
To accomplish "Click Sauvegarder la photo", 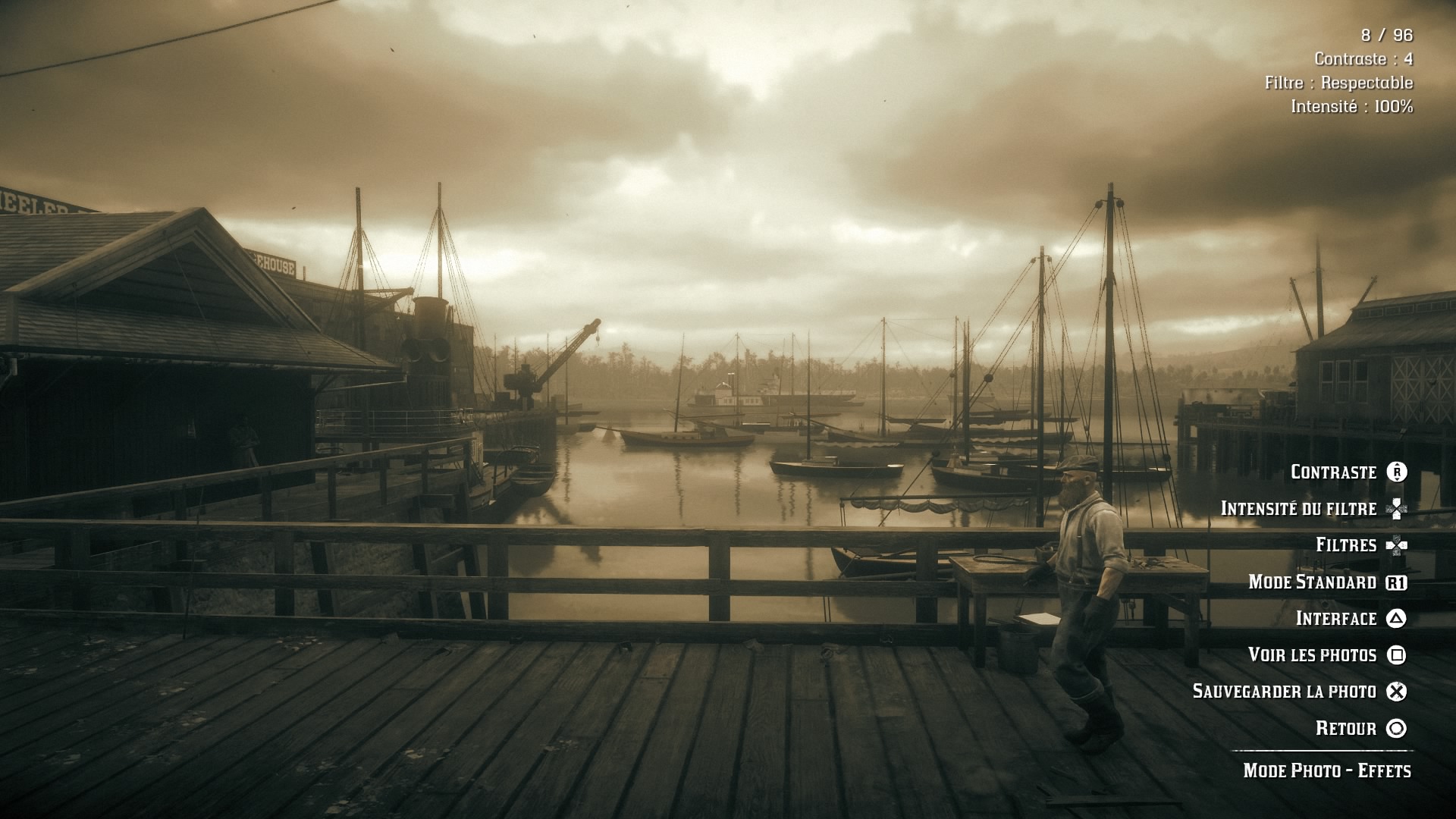I will coord(1285,692).
